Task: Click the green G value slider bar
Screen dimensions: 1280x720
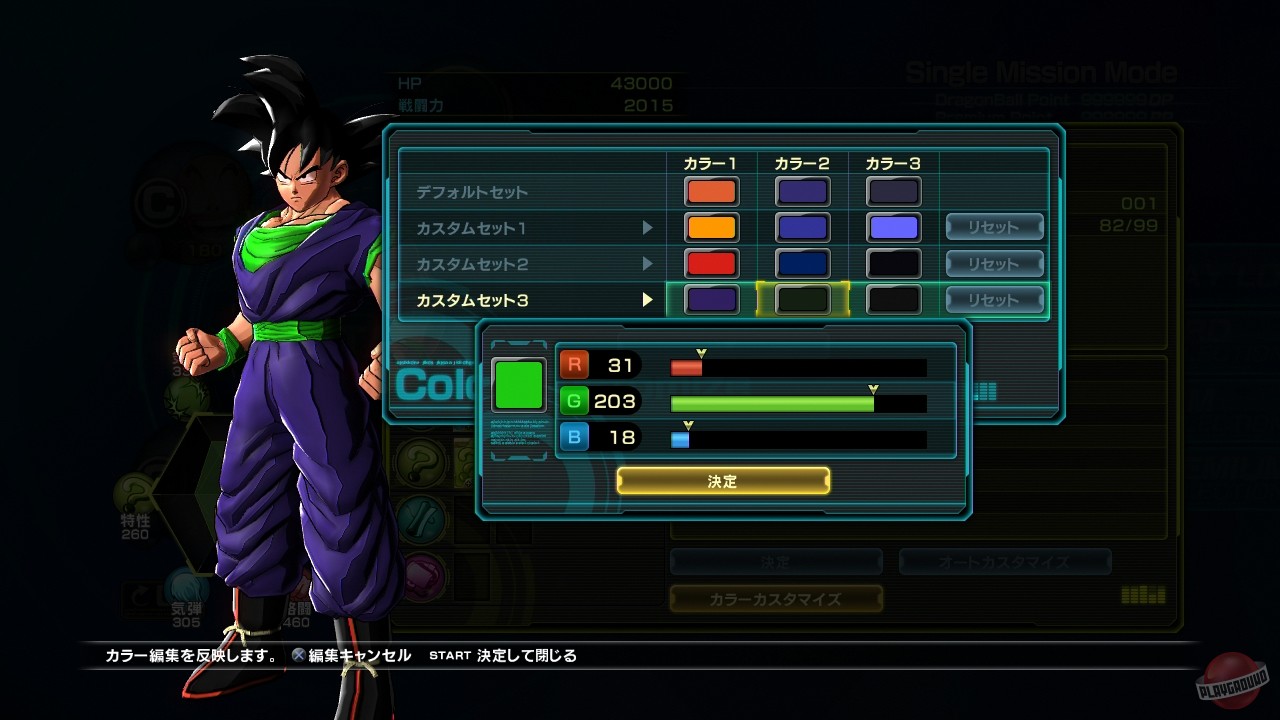Action: click(x=770, y=401)
